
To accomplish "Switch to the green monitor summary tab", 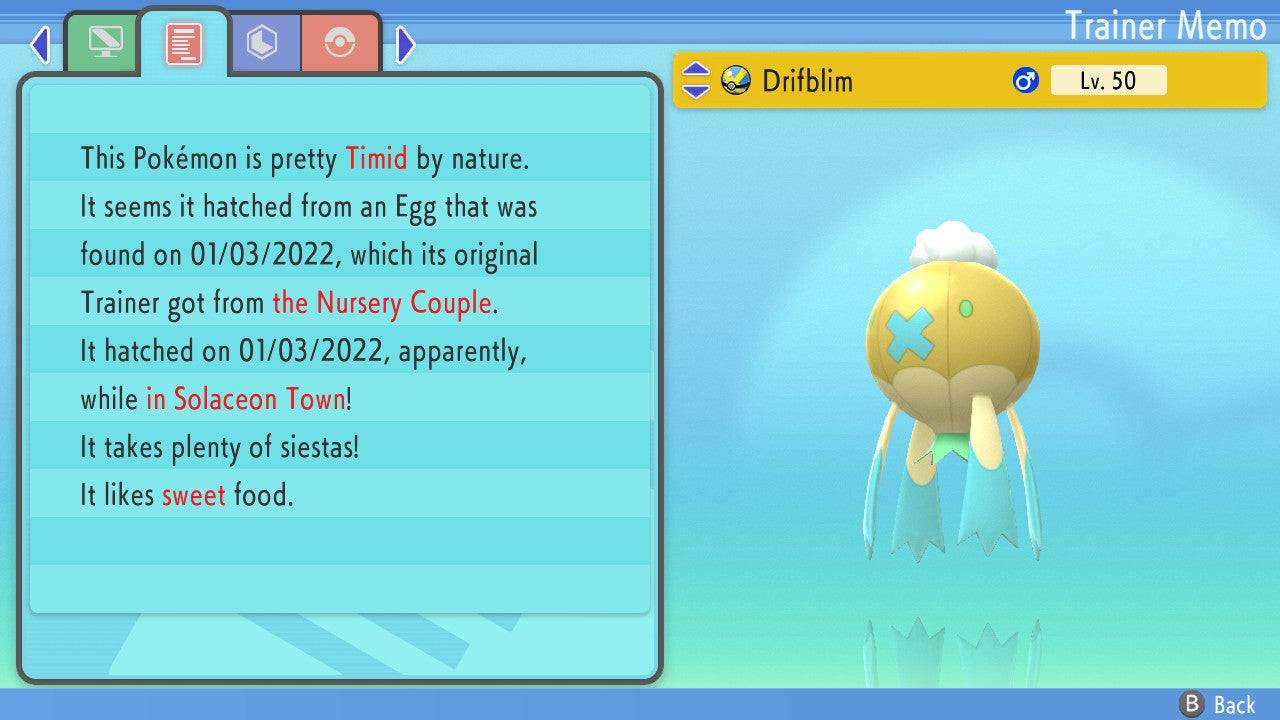I will tap(104, 44).
